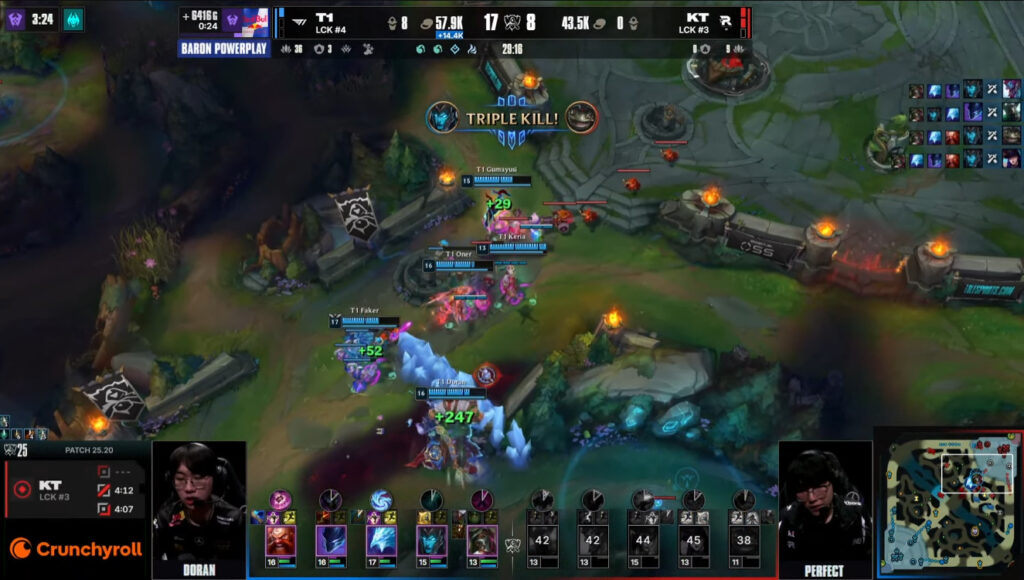Click the blue swirl ultimate icon
The image size is (1024, 580).
(381, 499)
